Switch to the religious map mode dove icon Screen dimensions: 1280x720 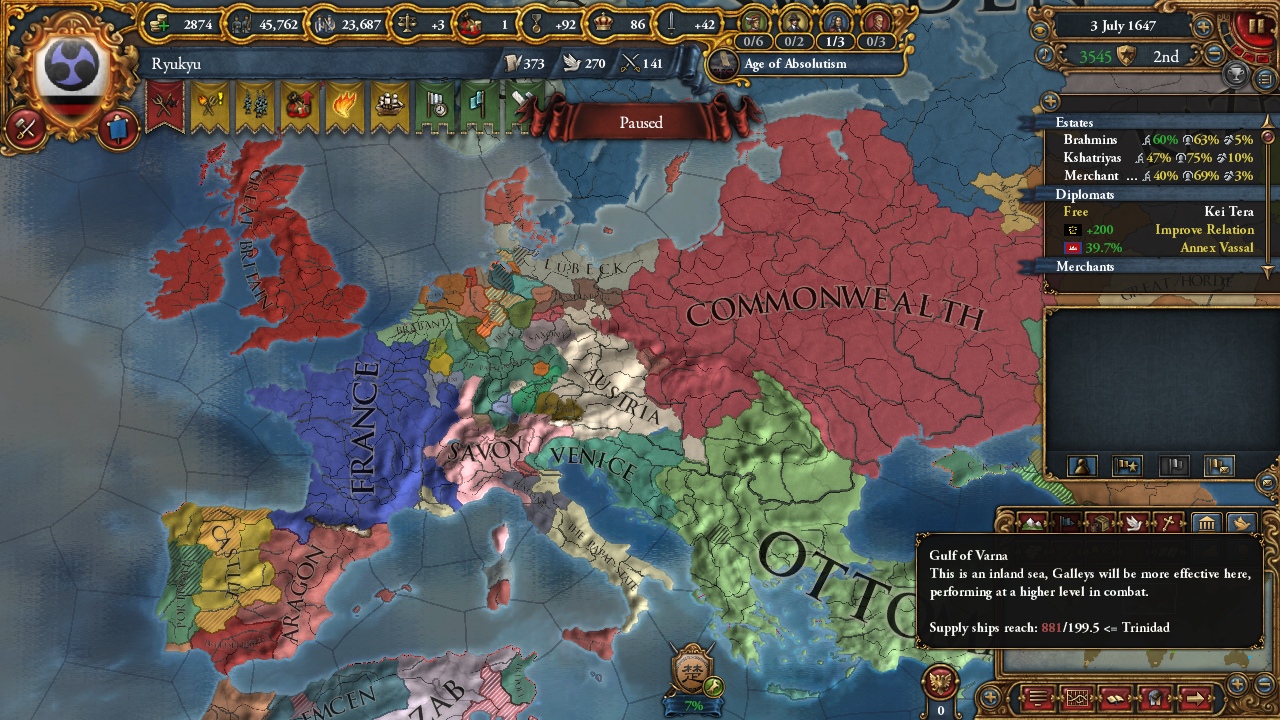[x=1136, y=522]
